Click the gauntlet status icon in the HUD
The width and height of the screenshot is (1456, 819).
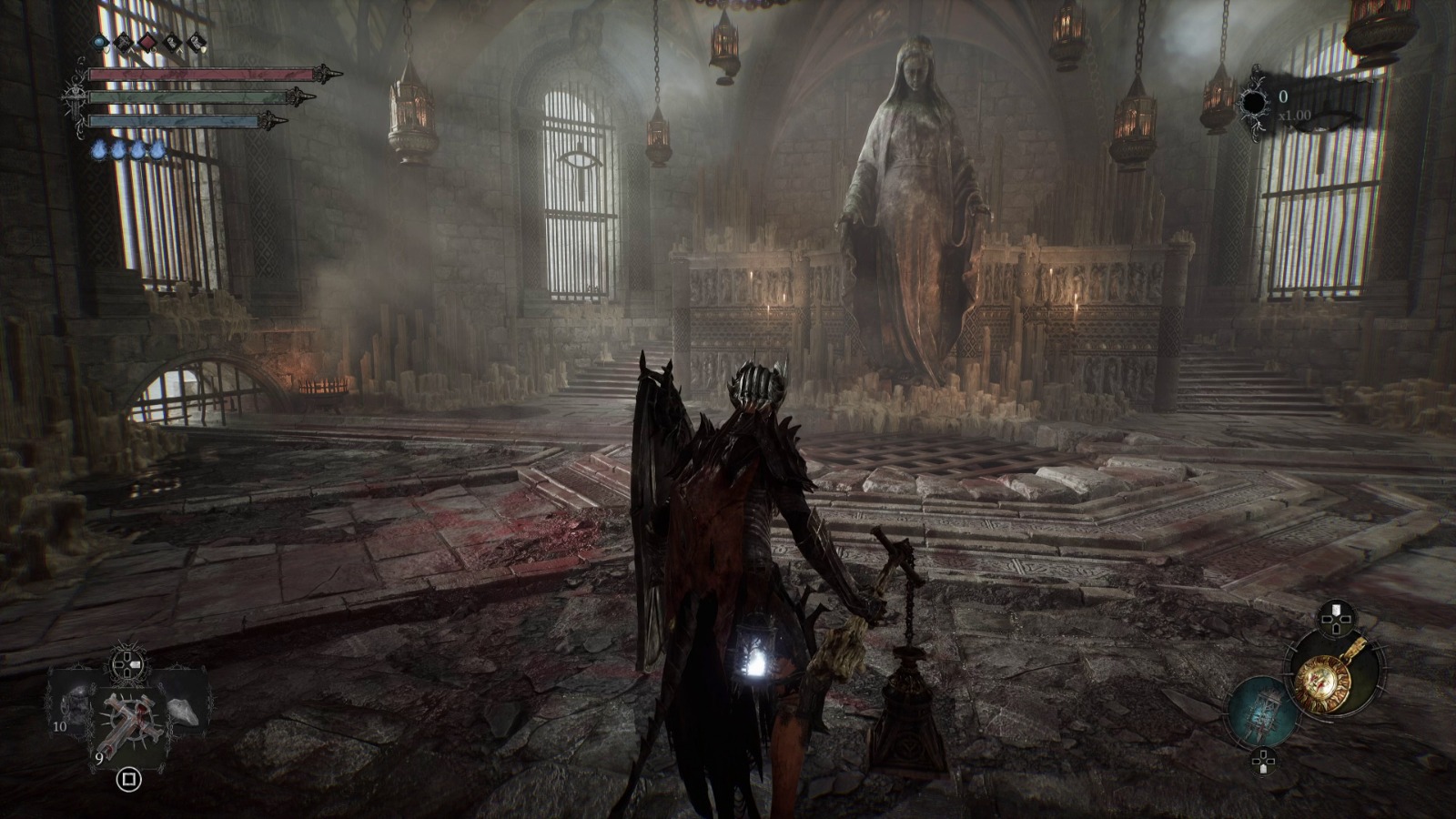point(170,41)
